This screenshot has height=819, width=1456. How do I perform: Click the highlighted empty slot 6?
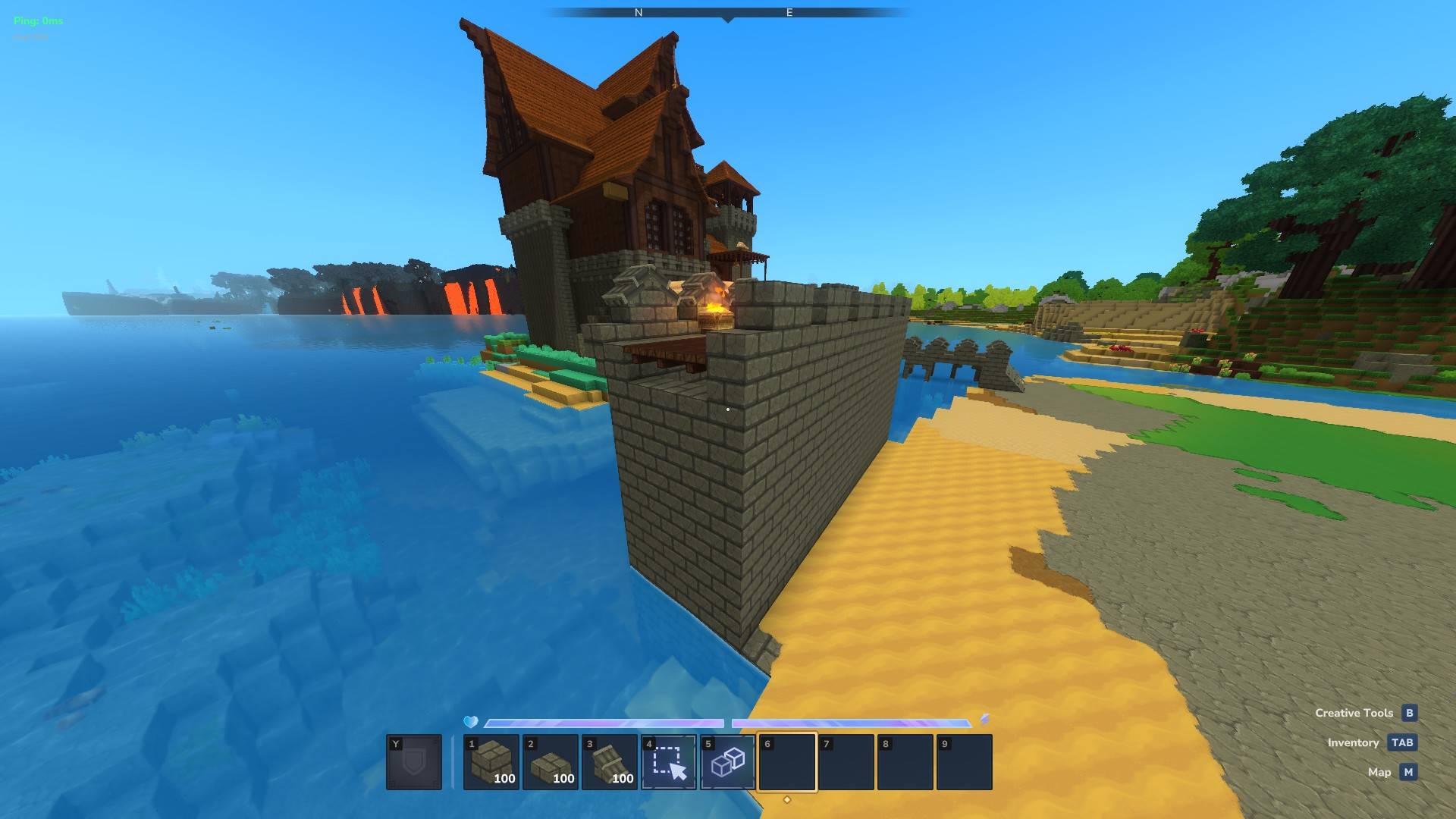pos(786,762)
